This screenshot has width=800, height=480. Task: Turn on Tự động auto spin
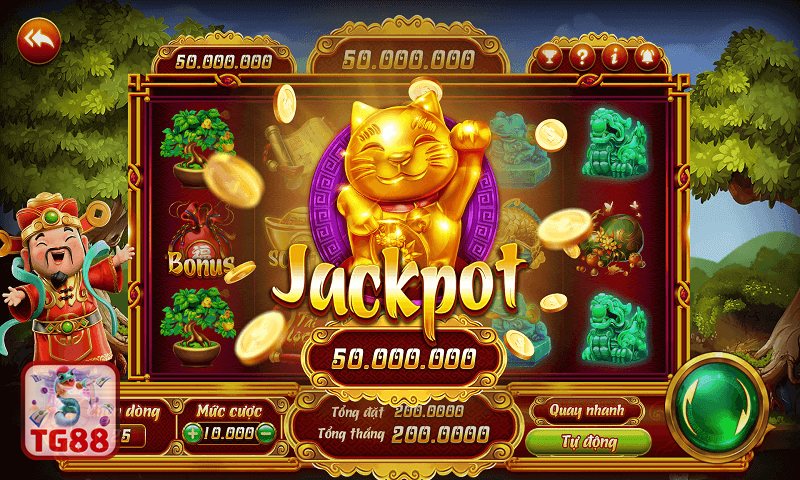[x=586, y=441]
